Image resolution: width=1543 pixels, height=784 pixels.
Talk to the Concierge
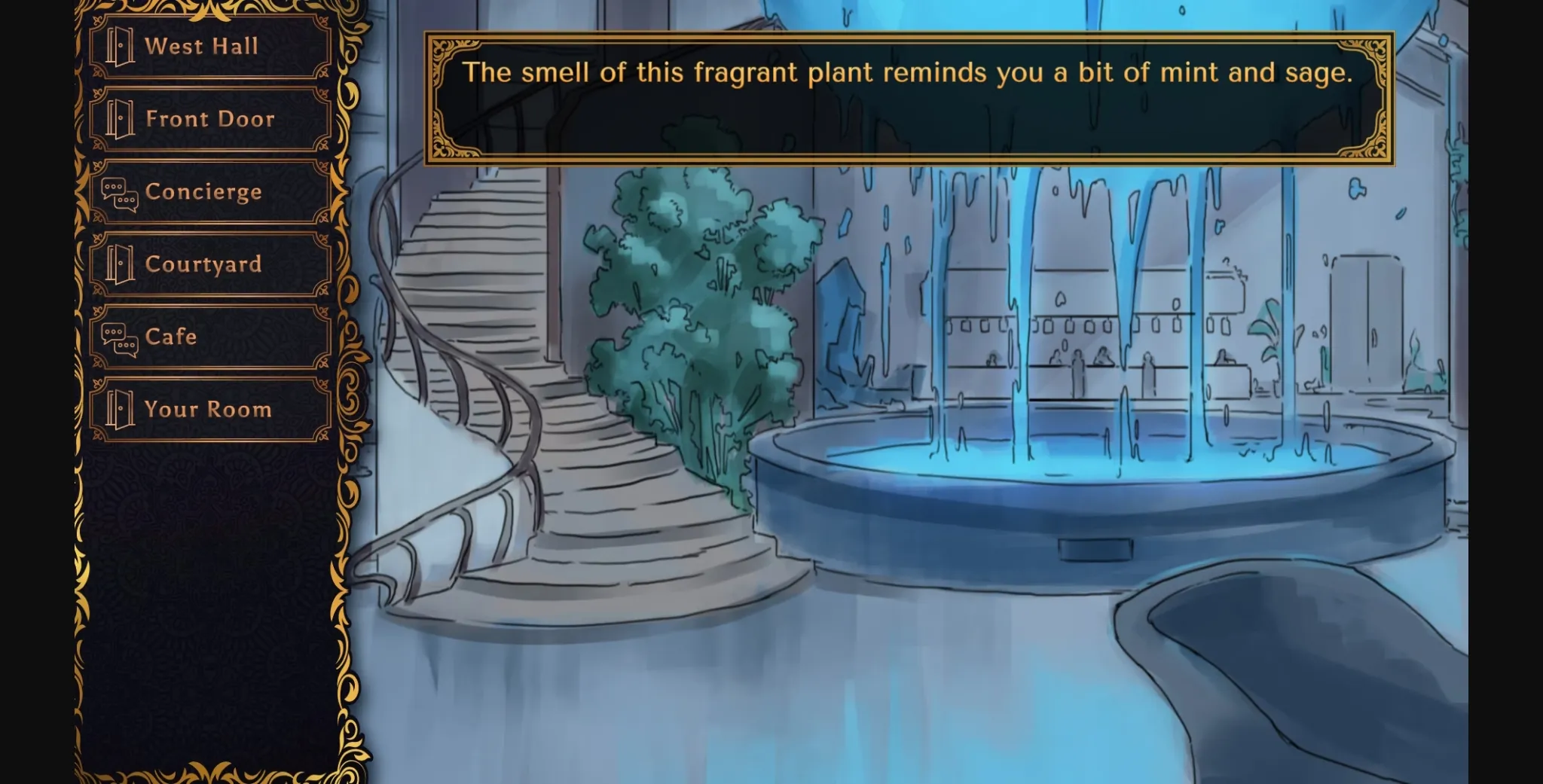[x=203, y=193]
